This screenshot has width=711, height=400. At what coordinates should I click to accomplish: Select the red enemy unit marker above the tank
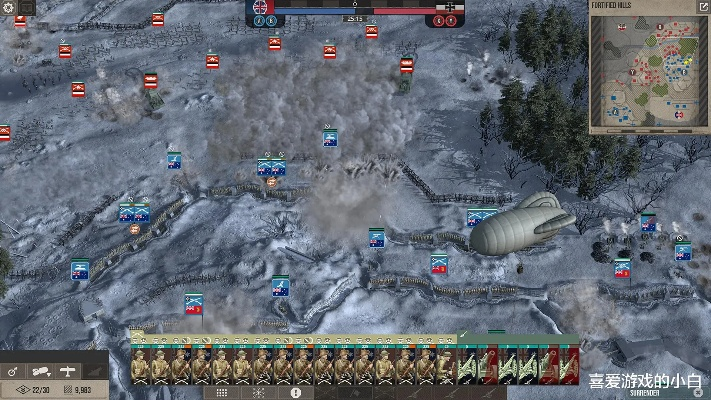[407, 66]
